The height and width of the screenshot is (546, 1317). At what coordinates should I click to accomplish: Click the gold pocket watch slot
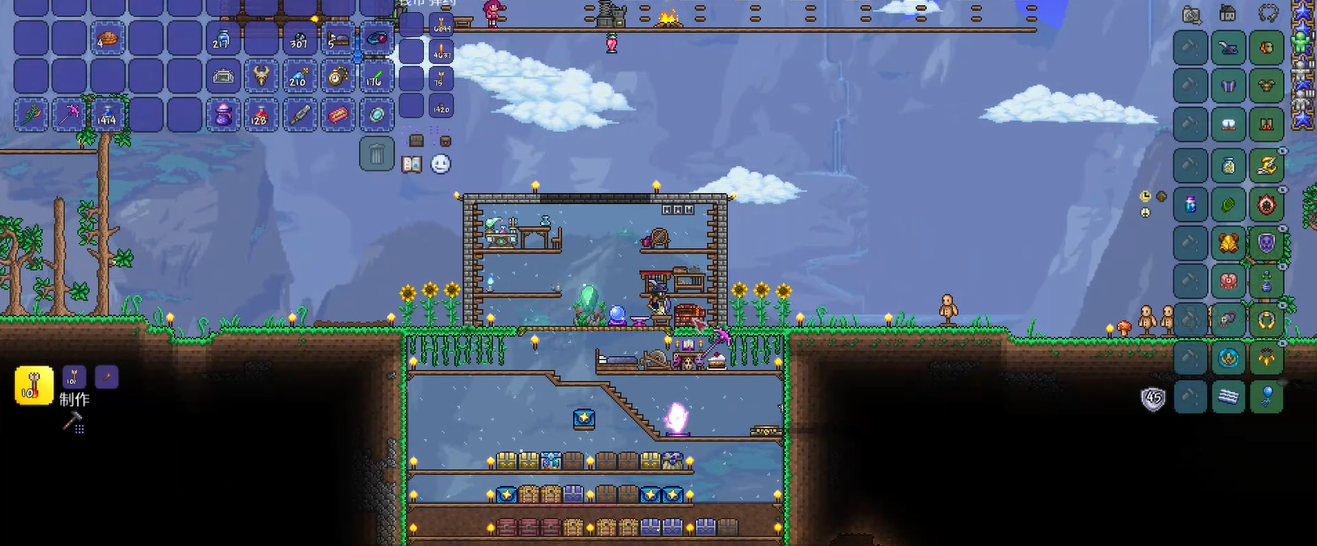[338, 77]
